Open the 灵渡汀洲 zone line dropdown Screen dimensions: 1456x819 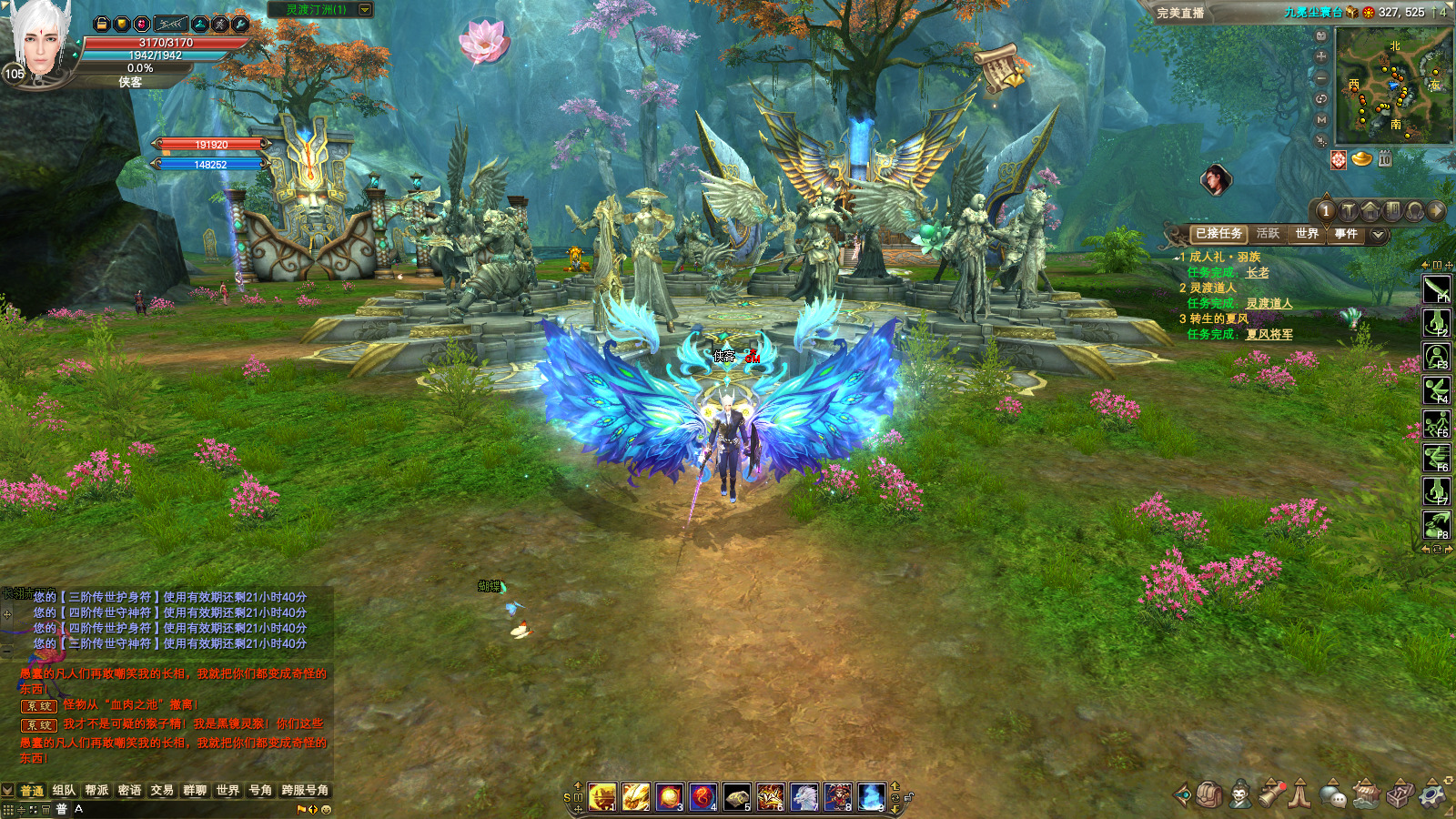[x=365, y=10]
